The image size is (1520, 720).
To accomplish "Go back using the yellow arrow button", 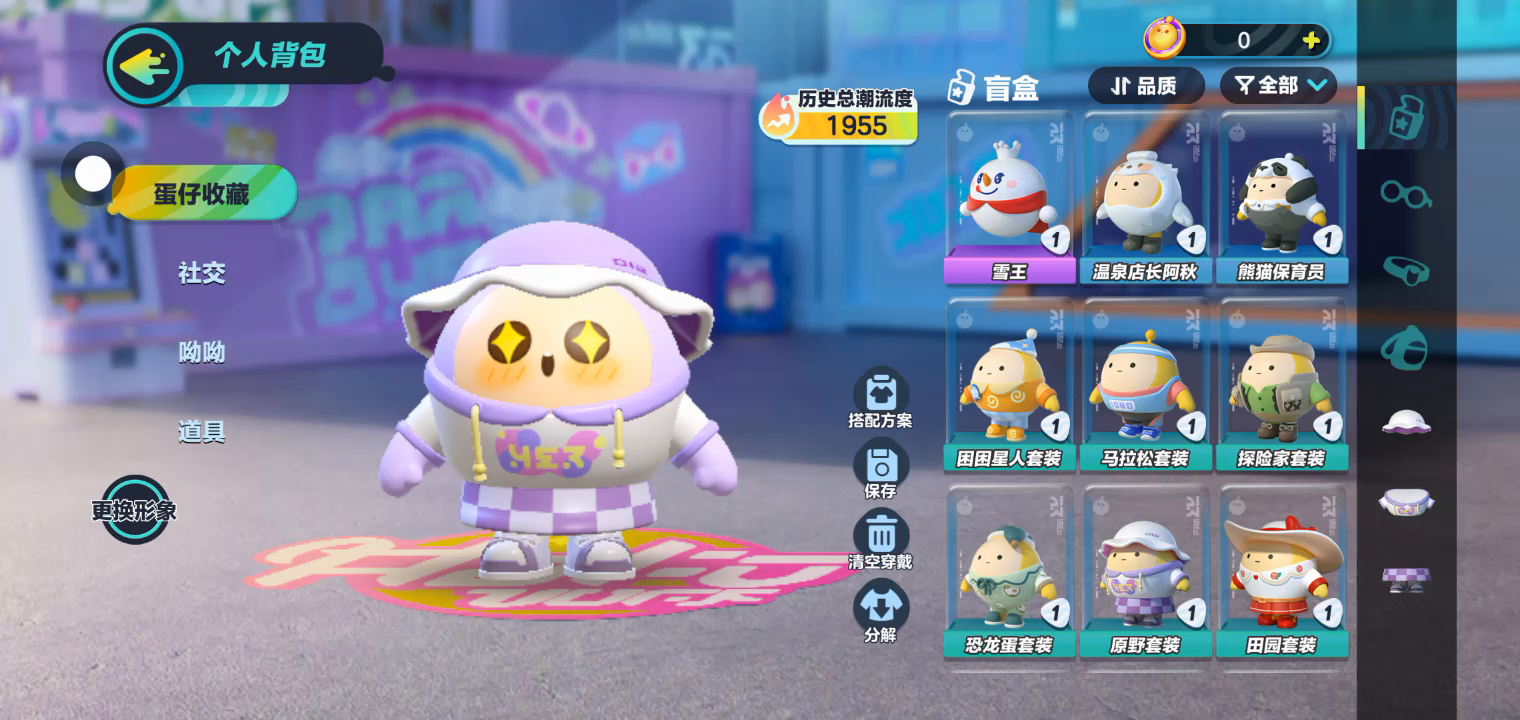I will [145, 66].
